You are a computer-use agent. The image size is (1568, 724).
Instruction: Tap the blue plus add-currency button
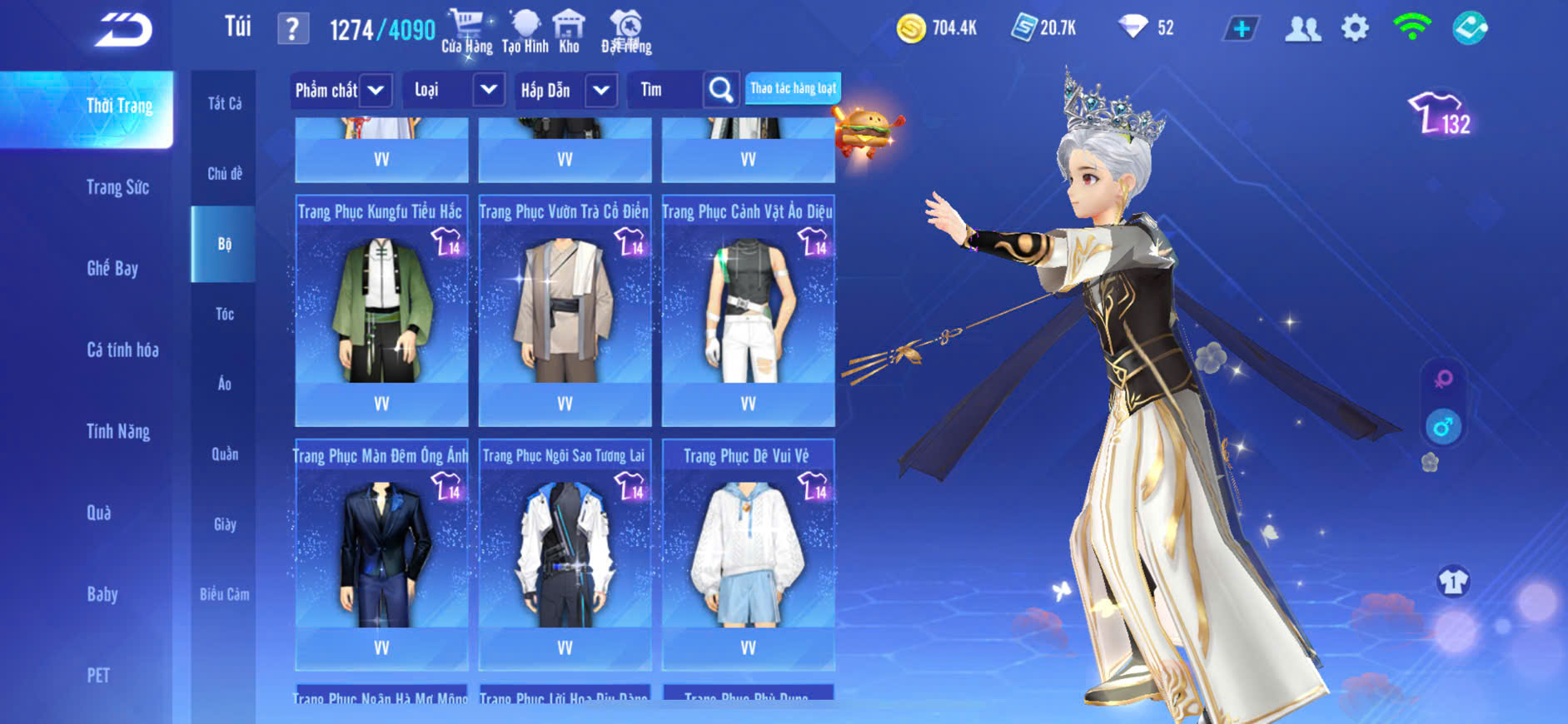point(1241,29)
